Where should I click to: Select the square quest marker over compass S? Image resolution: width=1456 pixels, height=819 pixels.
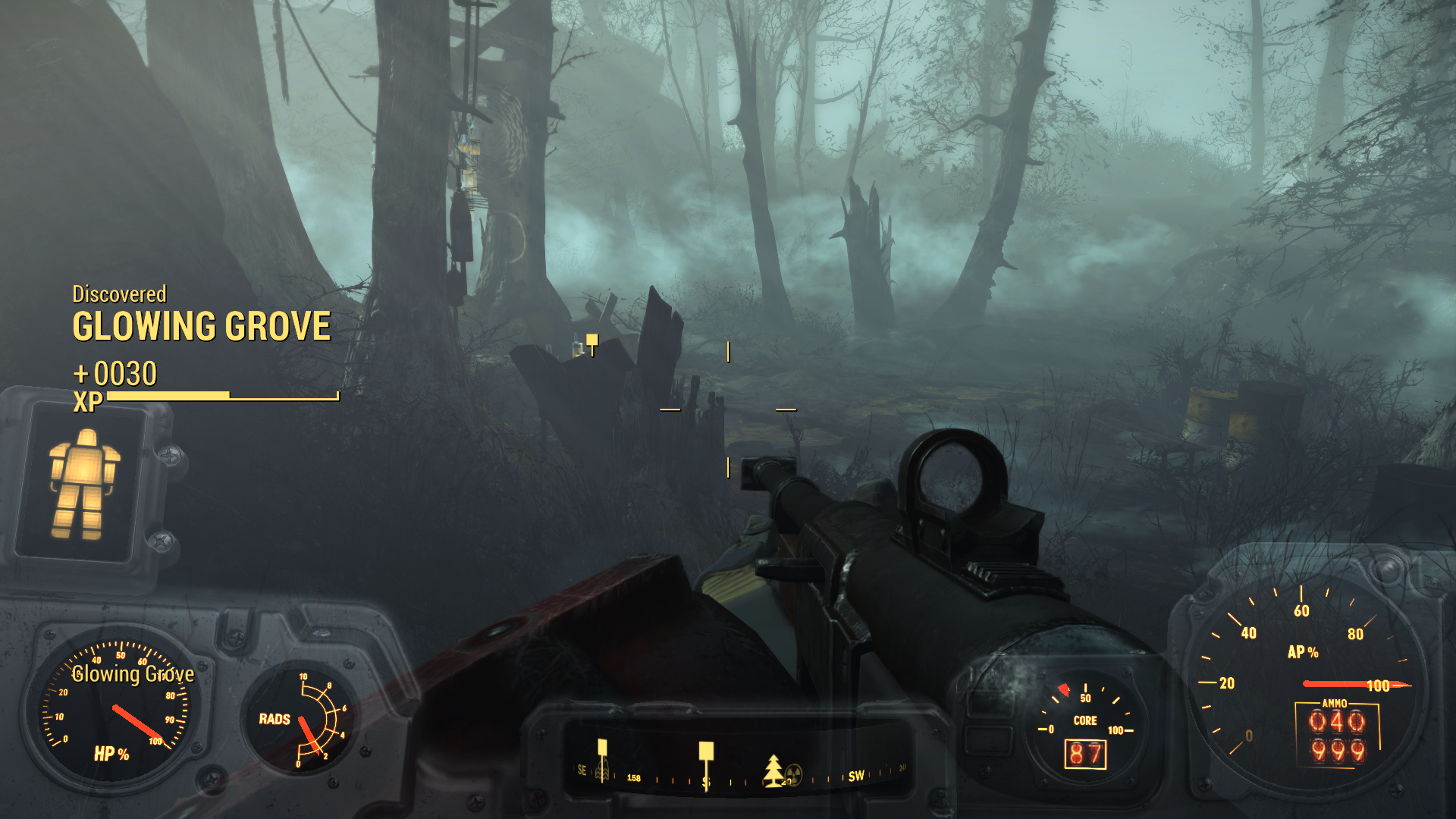[x=706, y=752]
